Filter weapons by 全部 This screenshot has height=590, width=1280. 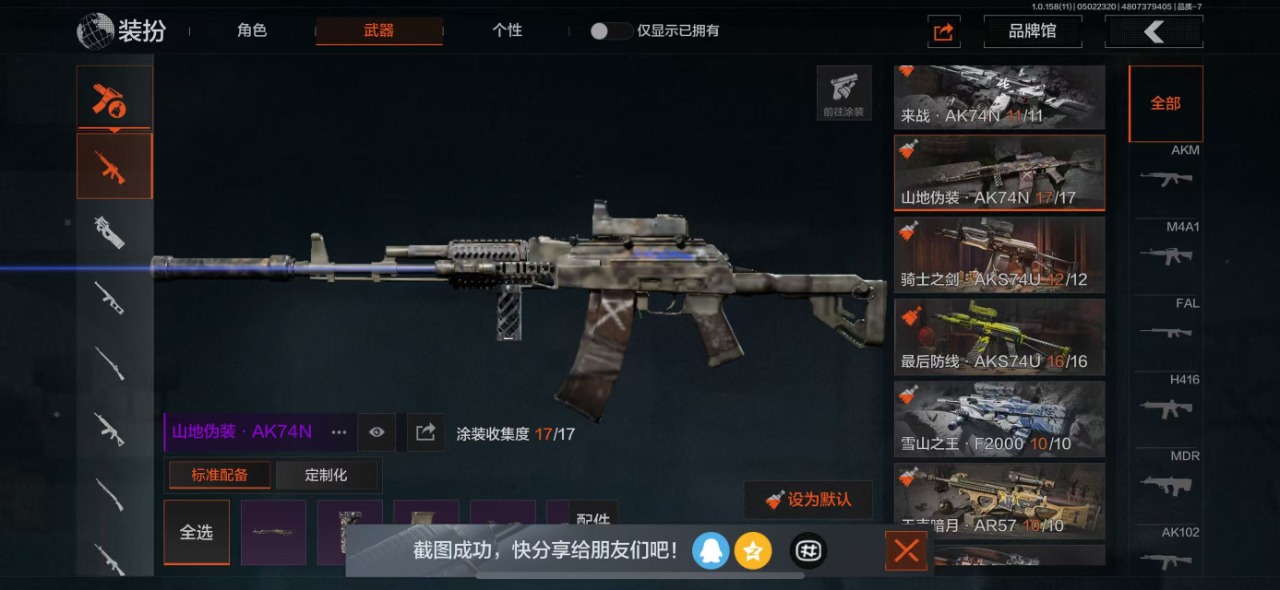1165,104
